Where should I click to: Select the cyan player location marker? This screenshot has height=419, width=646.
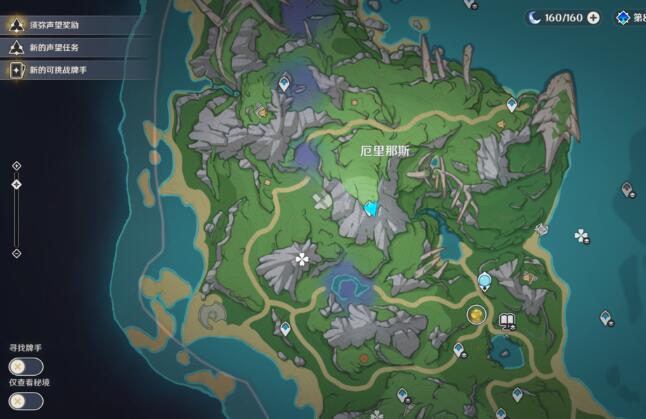click(372, 208)
